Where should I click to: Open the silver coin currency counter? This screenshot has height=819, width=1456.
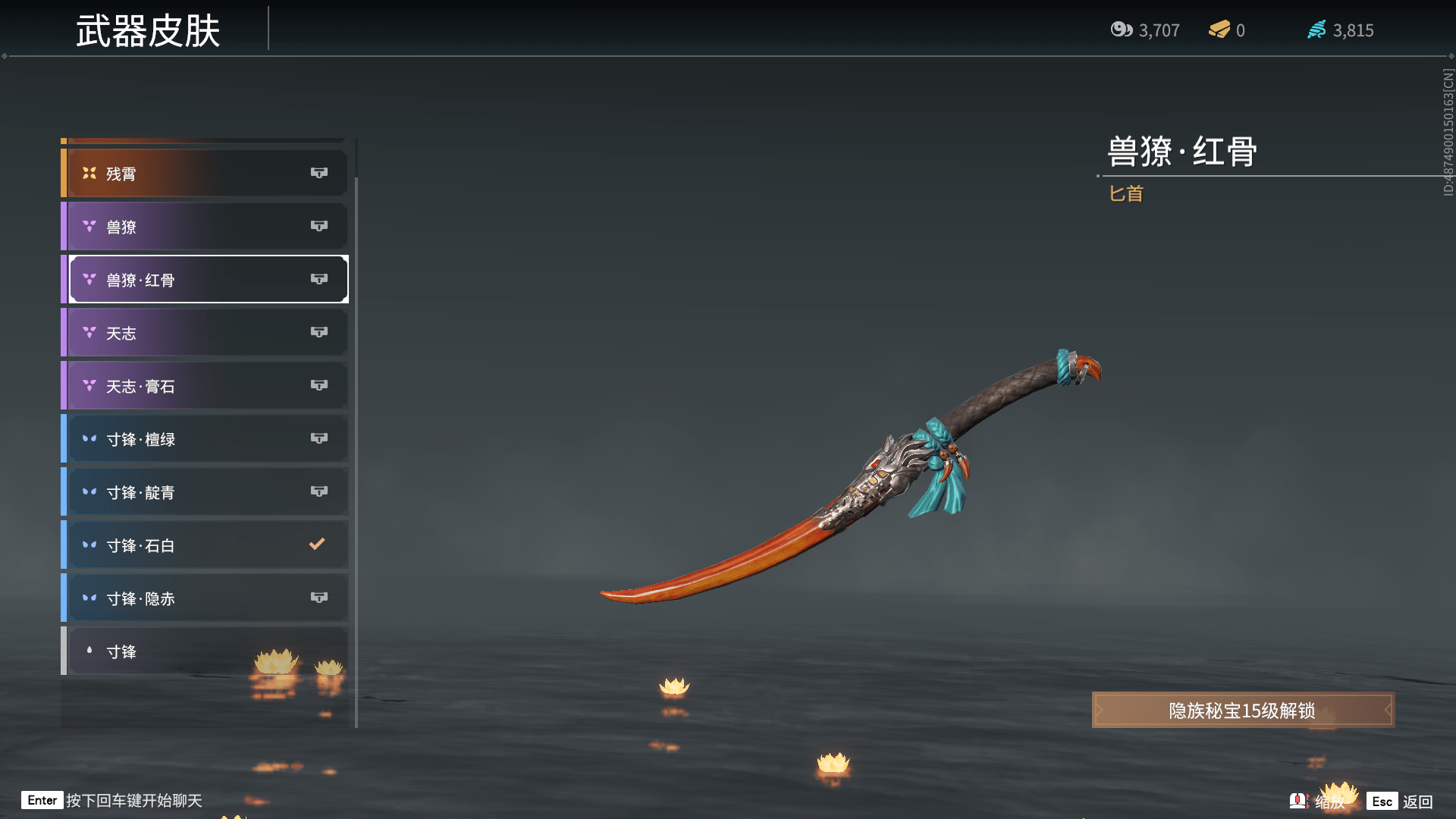[1145, 30]
